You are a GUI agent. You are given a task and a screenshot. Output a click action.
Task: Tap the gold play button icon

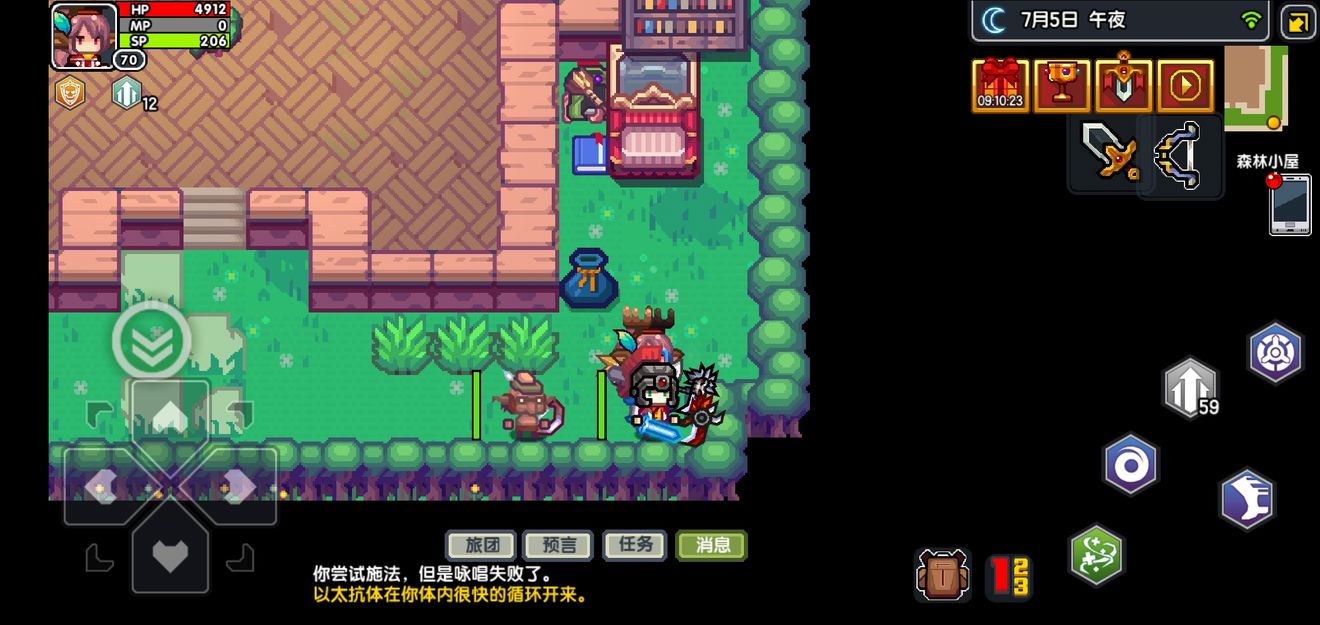1186,85
